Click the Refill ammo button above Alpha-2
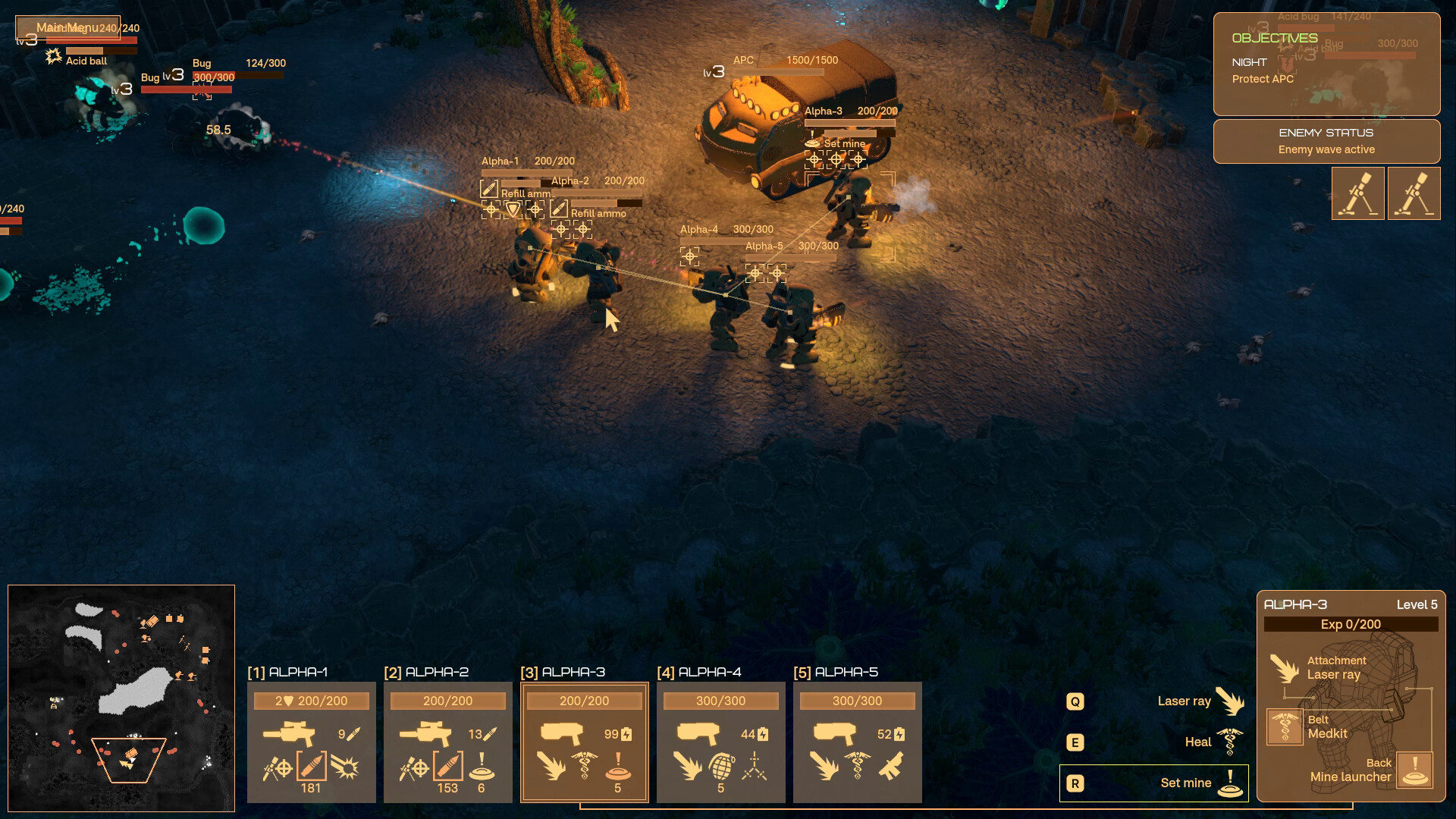 pyautogui.click(x=597, y=214)
